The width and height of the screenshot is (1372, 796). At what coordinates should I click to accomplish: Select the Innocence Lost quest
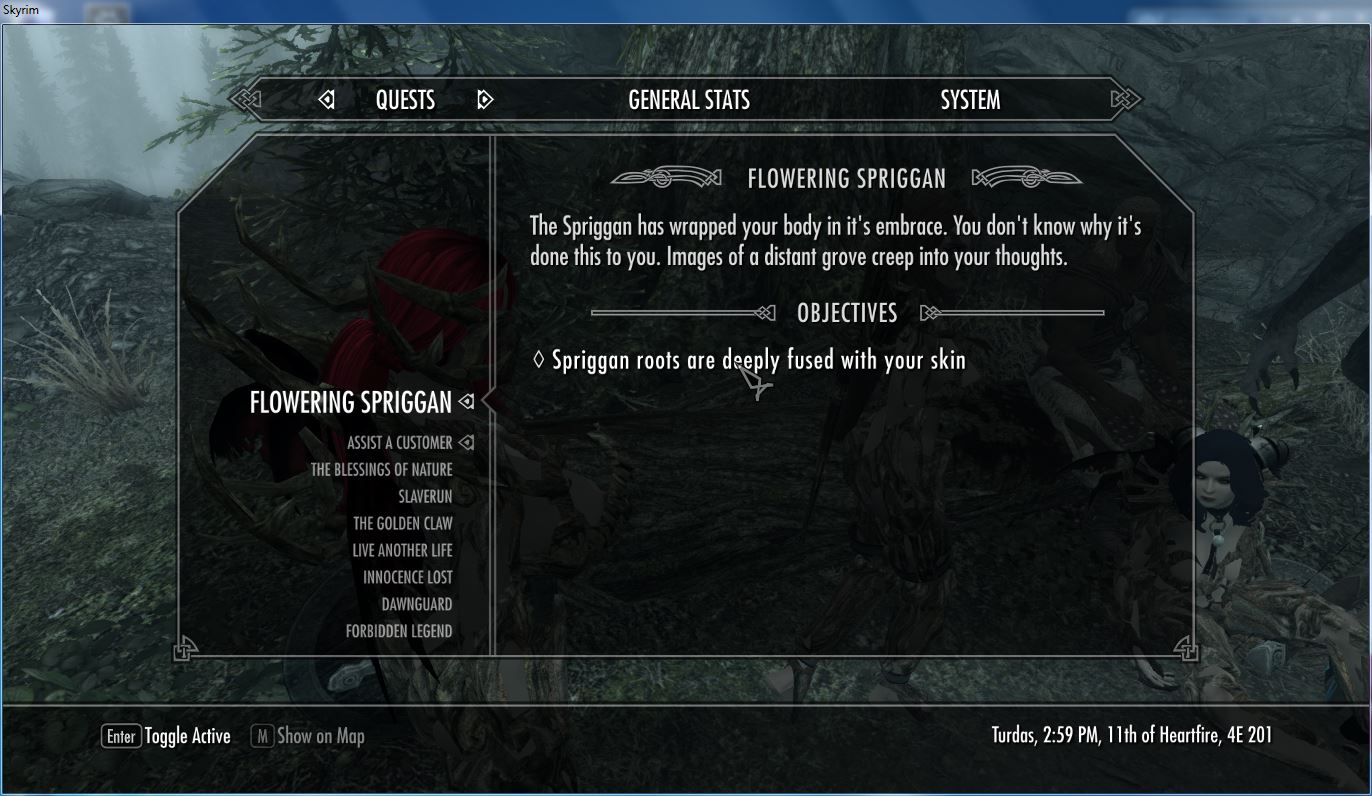(407, 578)
